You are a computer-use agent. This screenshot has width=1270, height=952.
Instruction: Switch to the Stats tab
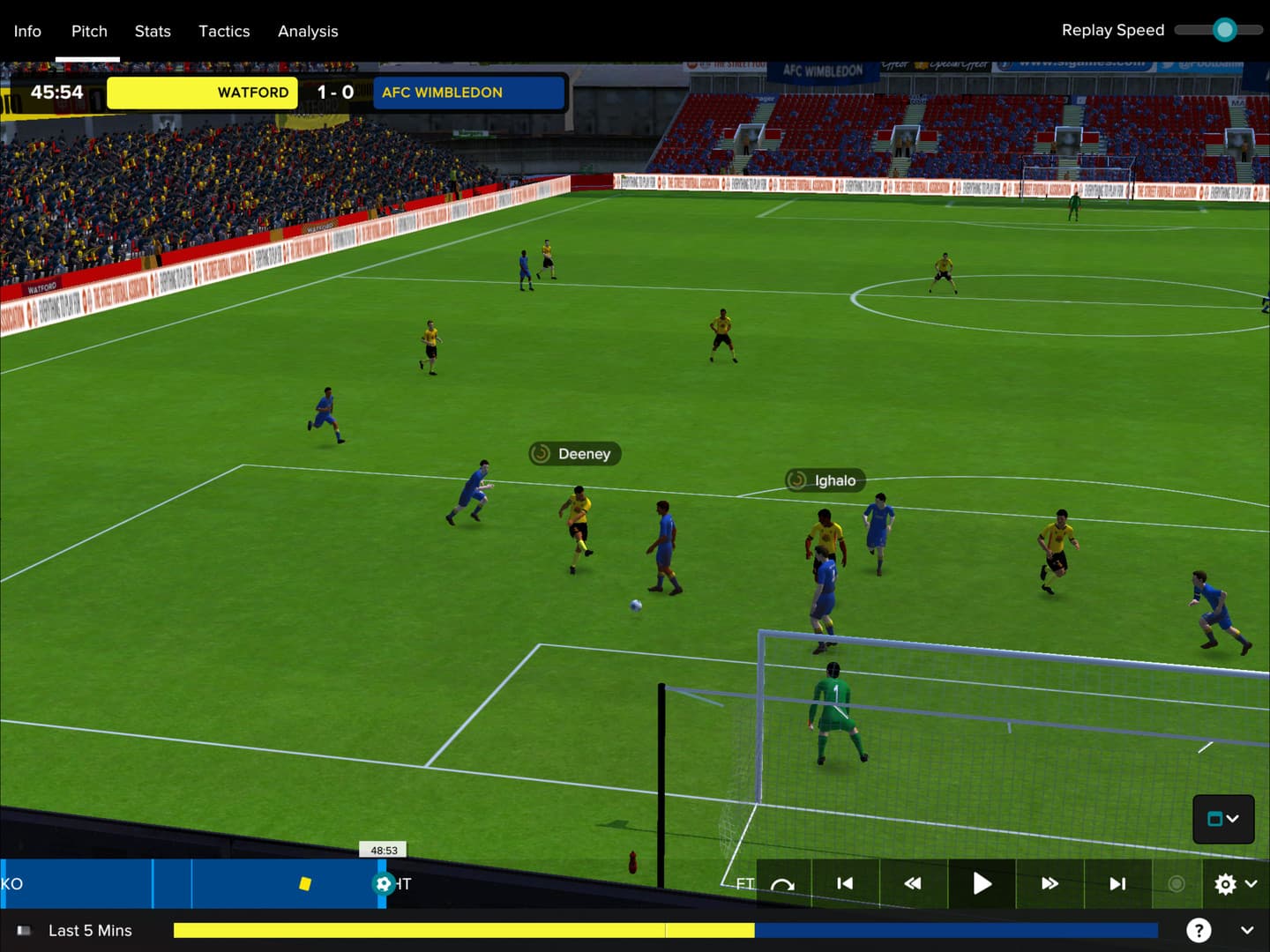pyautogui.click(x=152, y=31)
